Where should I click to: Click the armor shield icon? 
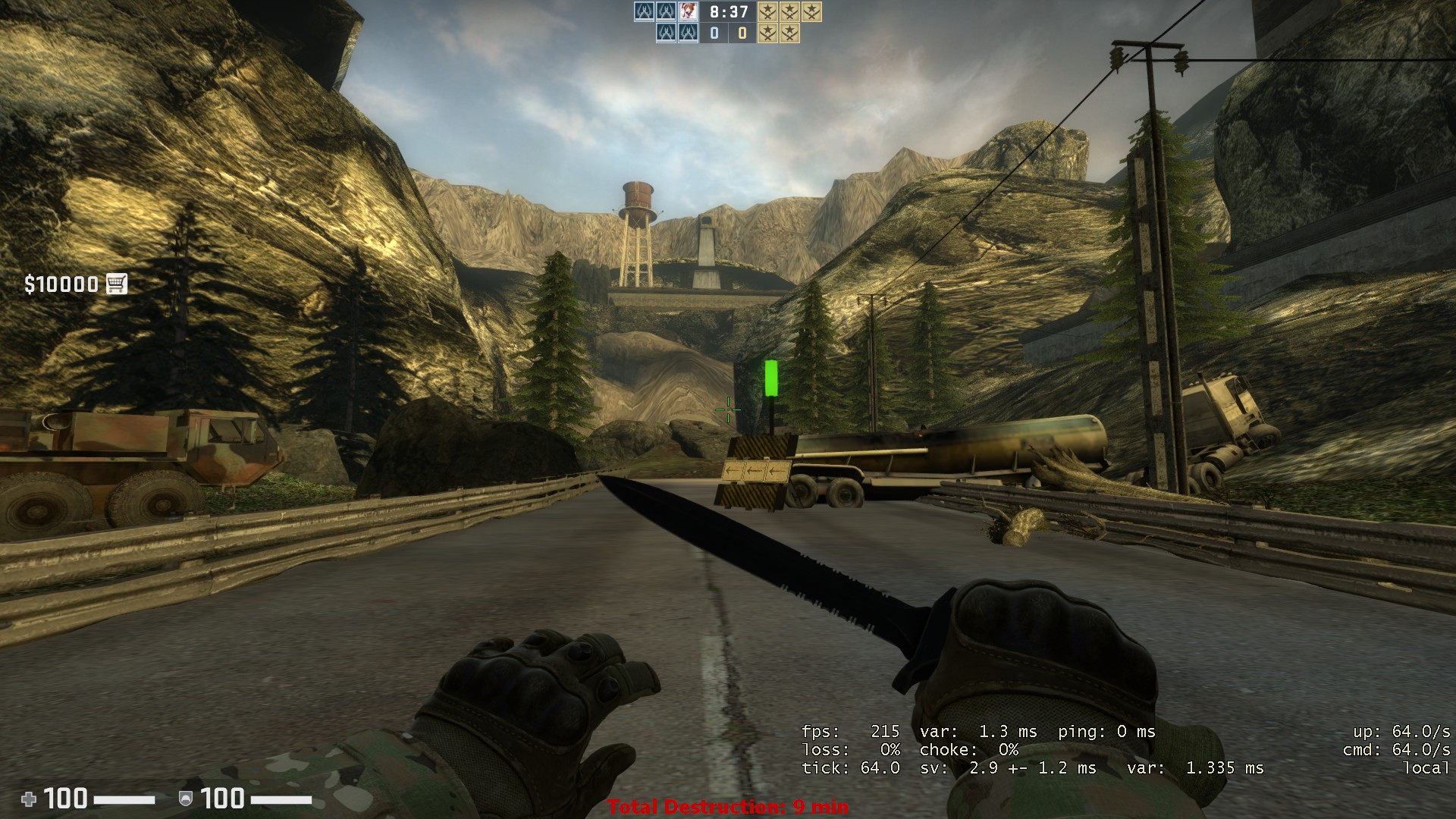pyautogui.click(x=185, y=799)
